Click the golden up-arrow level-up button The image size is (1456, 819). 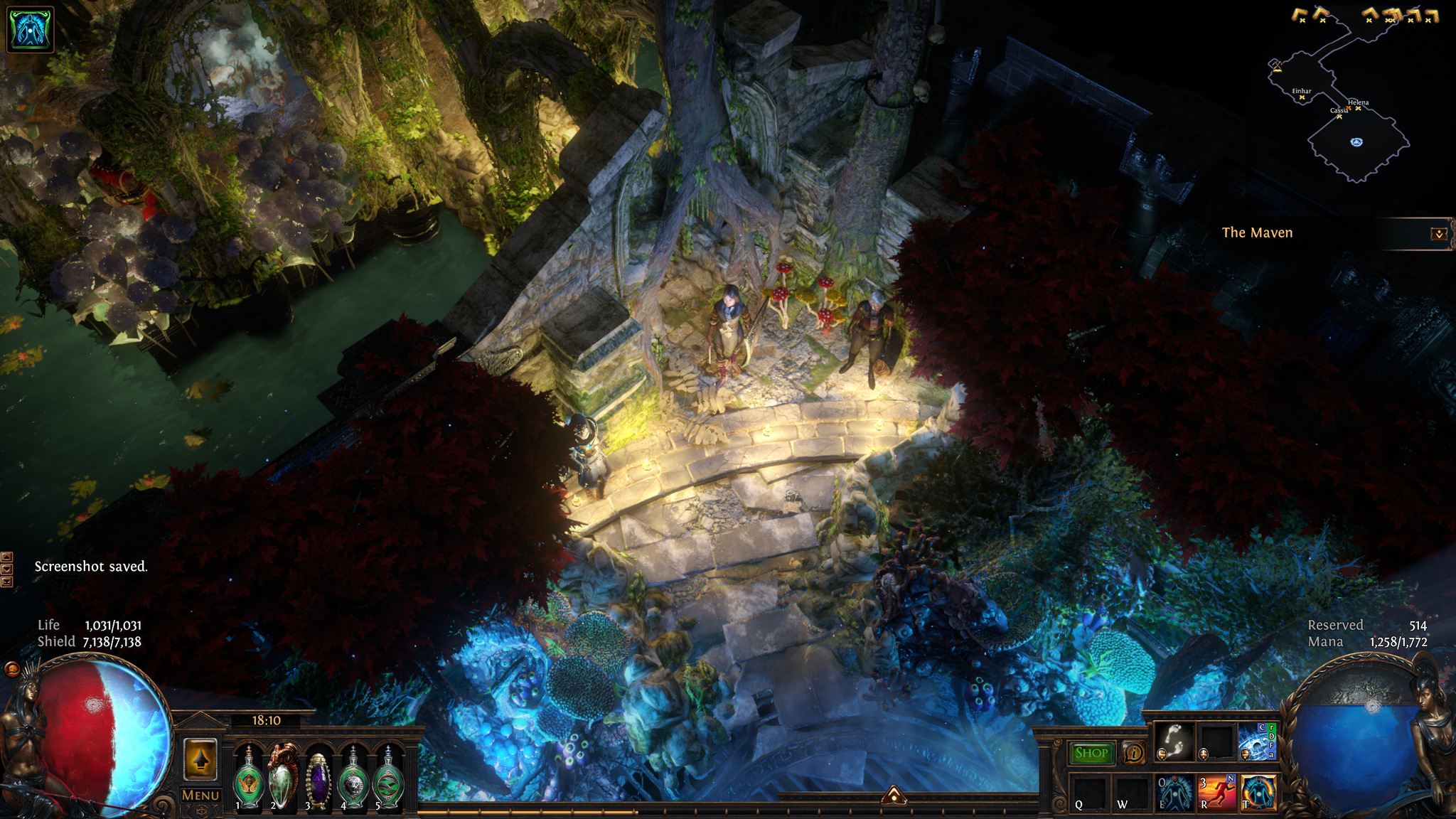200,759
